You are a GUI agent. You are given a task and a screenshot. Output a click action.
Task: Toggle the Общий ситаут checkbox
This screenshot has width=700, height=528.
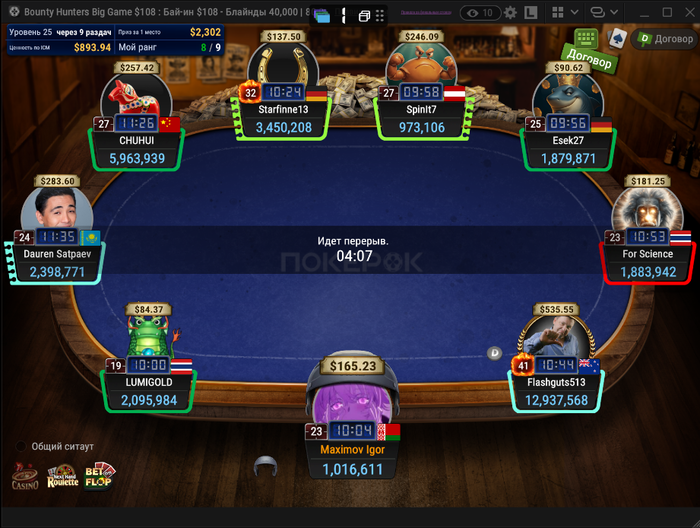point(21,446)
